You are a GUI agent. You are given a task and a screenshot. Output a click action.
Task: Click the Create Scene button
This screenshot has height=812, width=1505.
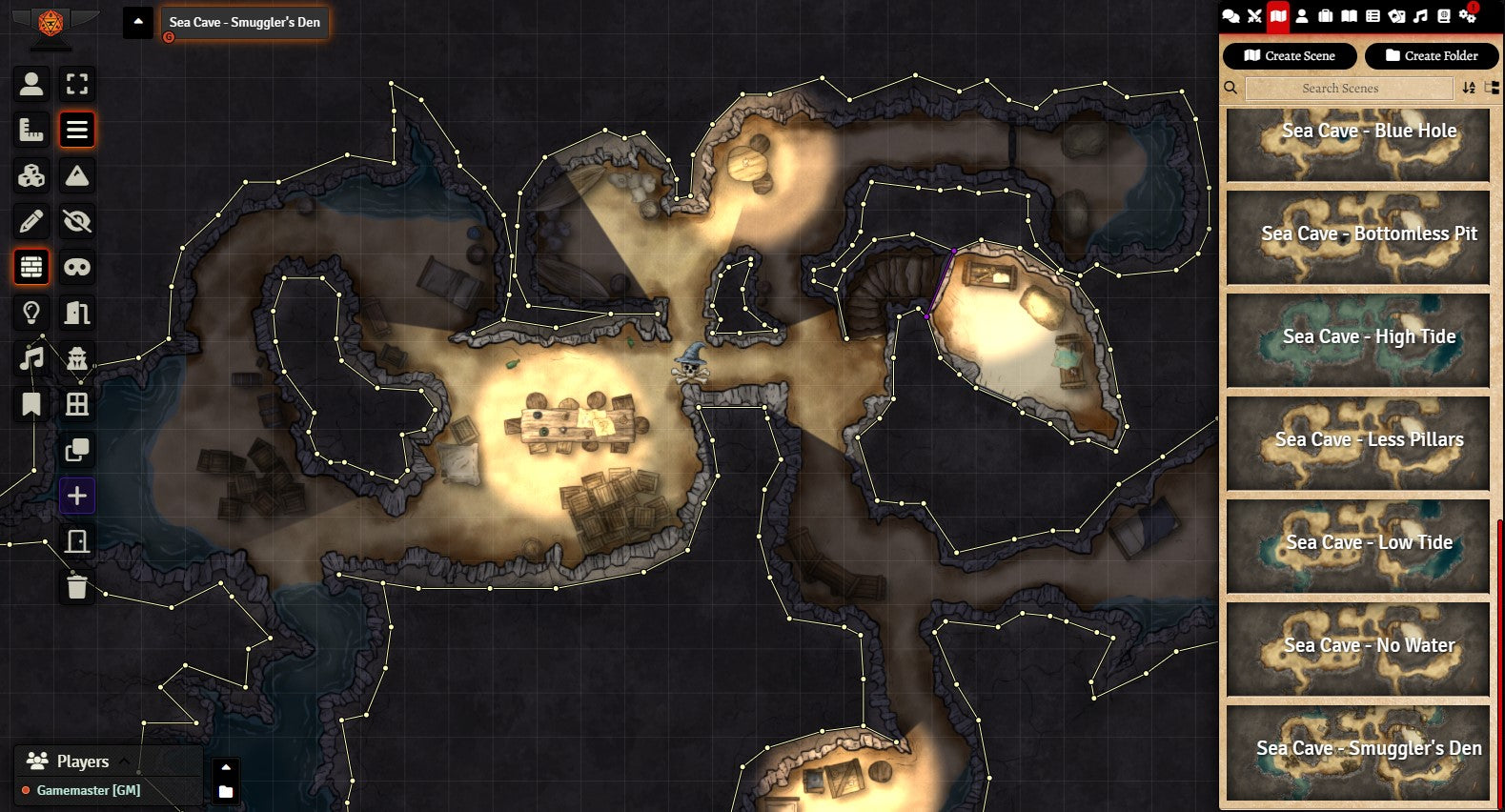[x=1289, y=56]
